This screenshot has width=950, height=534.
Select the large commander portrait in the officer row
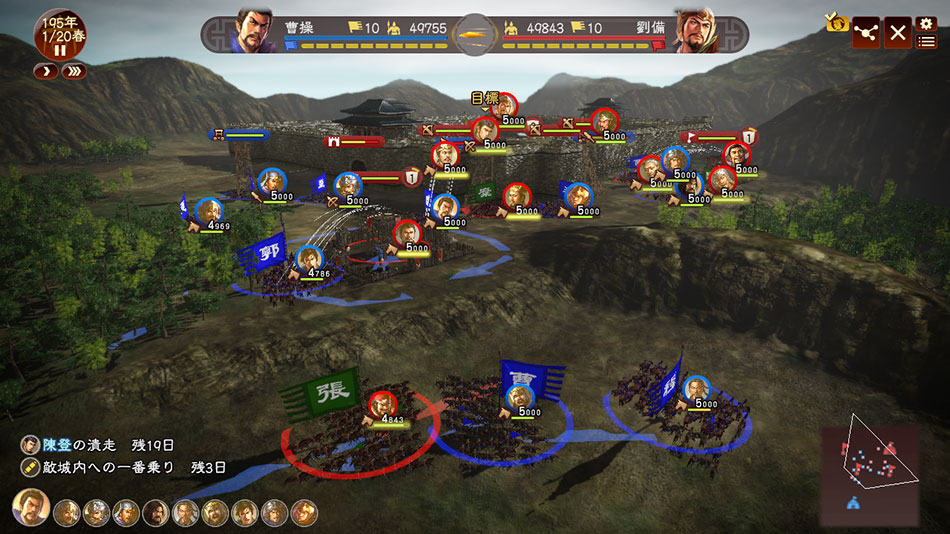31,508
